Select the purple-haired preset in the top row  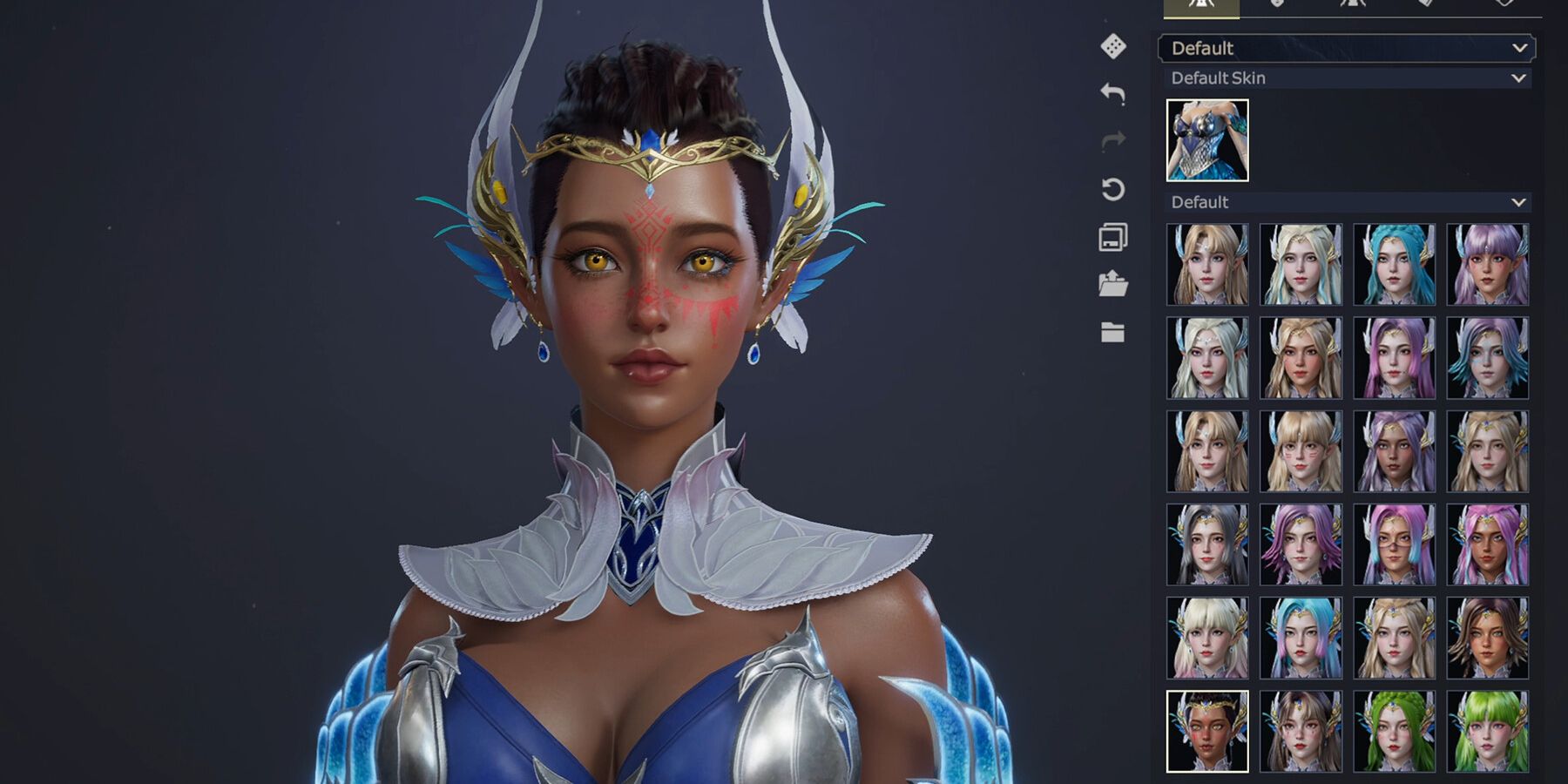pyautogui.click(x=1487, y=261)
